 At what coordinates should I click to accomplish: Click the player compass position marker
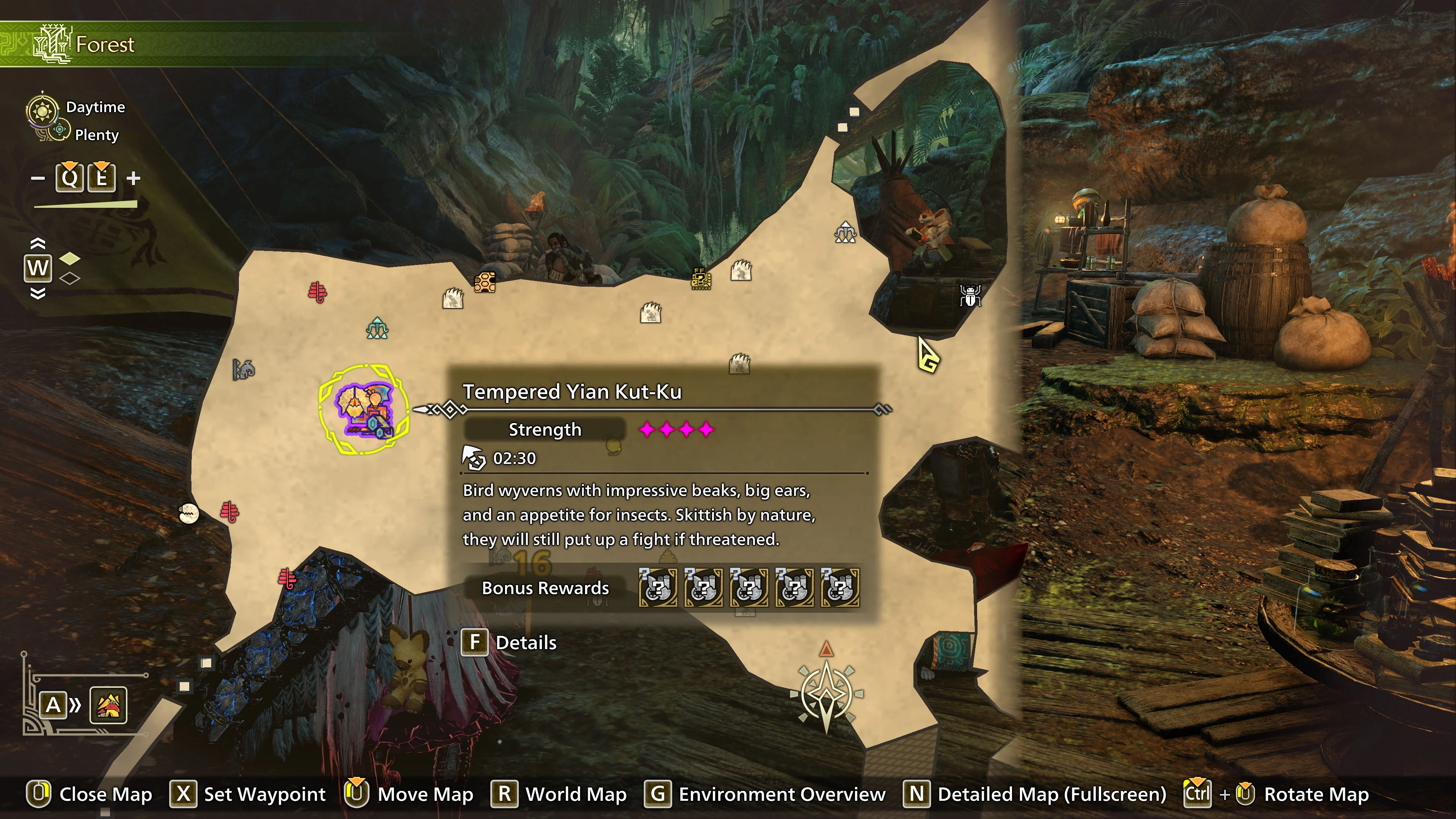826,693
